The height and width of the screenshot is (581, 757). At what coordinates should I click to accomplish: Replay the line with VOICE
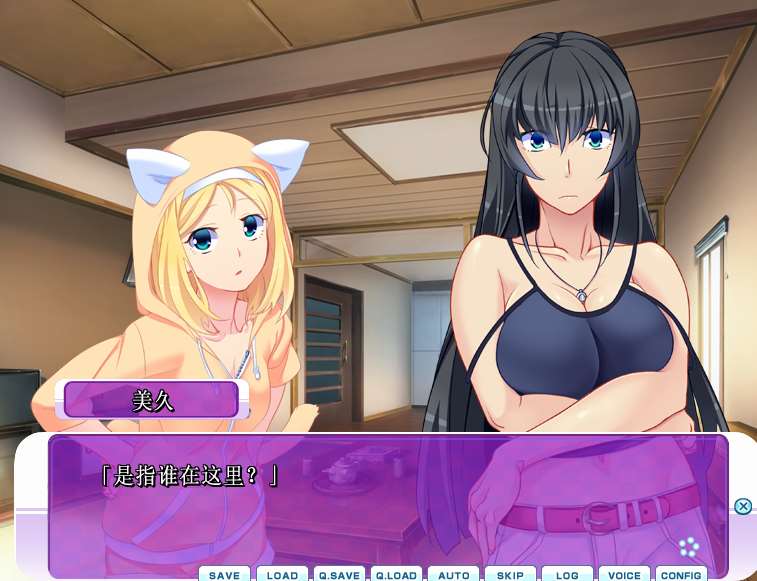(624, 574)
